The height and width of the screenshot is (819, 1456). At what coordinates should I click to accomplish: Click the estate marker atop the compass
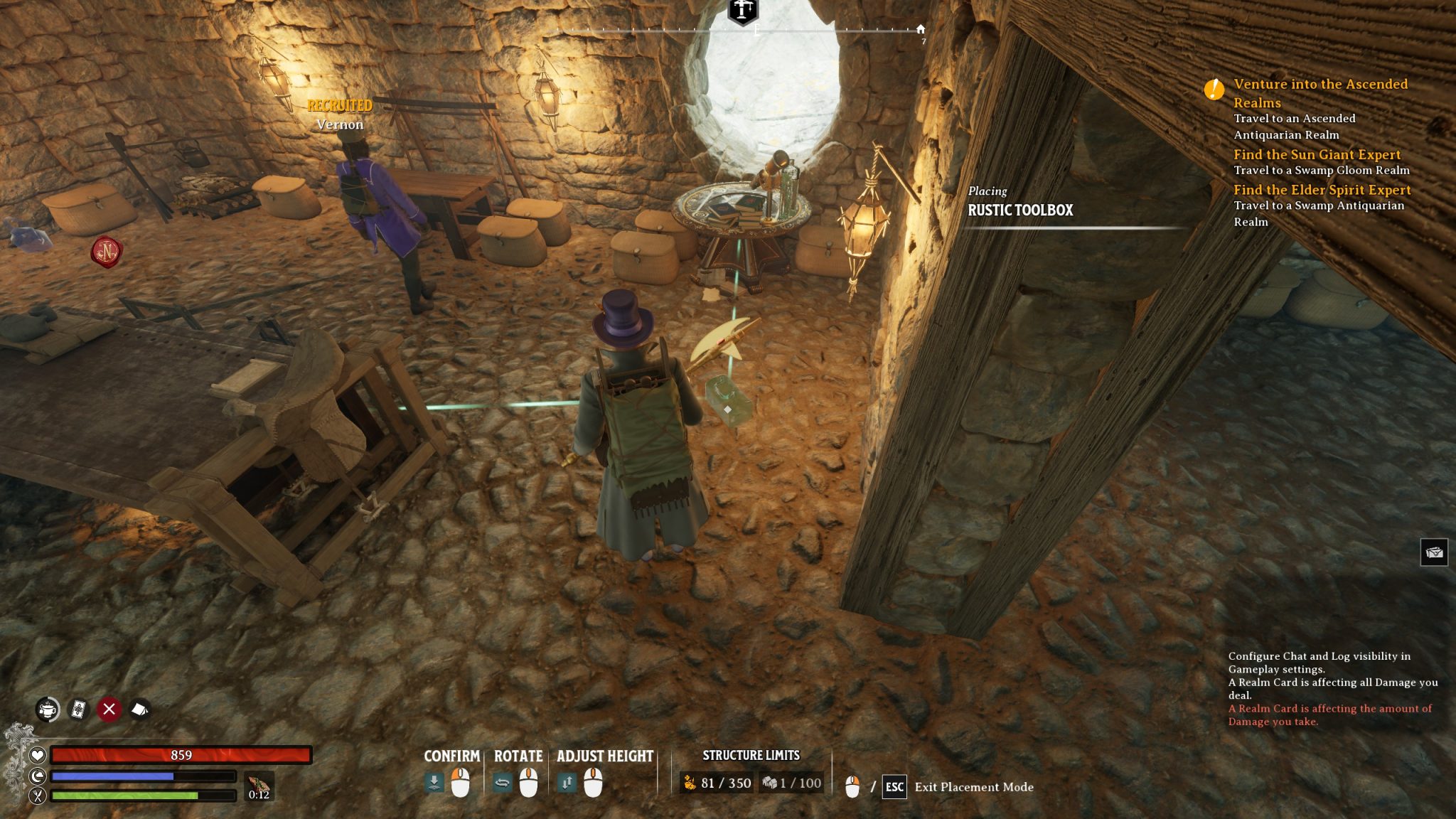743,11
